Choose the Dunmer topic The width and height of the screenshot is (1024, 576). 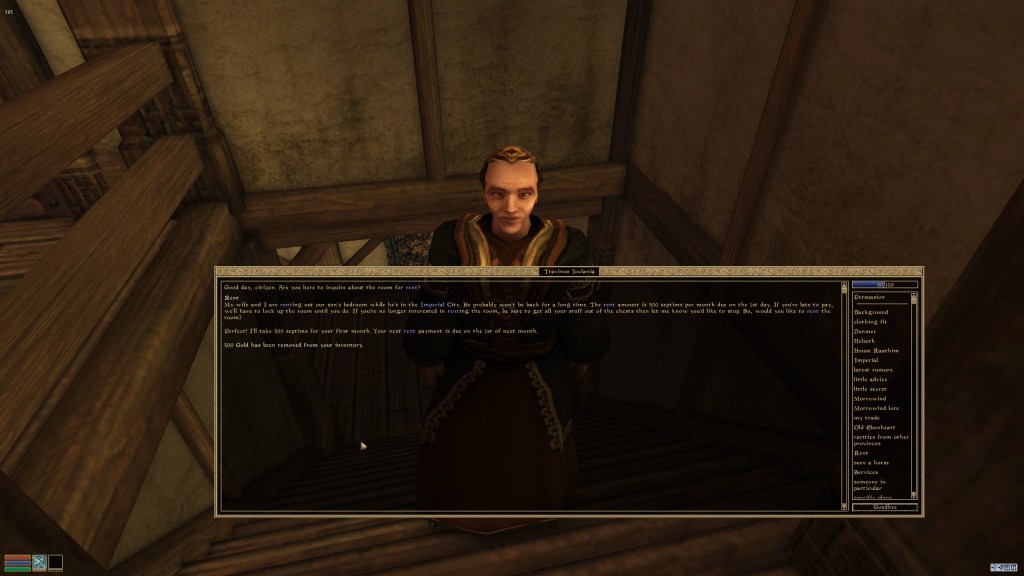[x=864, y=331]
